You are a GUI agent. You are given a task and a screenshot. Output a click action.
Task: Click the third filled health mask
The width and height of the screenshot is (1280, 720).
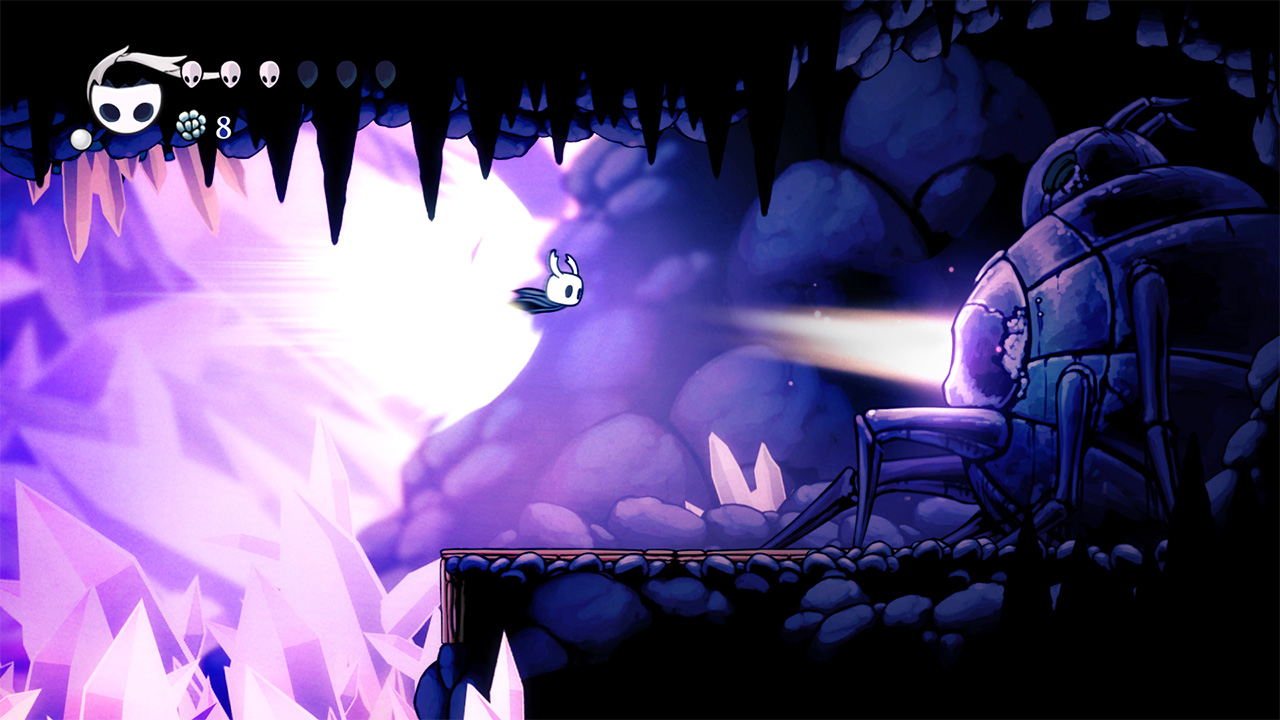click(x=268, y=72)
